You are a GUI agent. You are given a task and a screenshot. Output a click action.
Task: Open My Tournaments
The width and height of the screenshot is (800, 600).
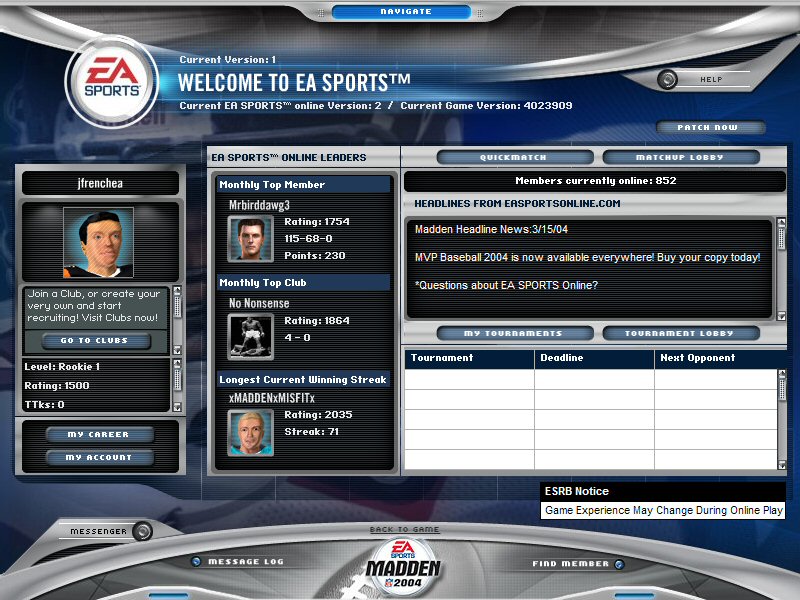[x=513, y=333]
